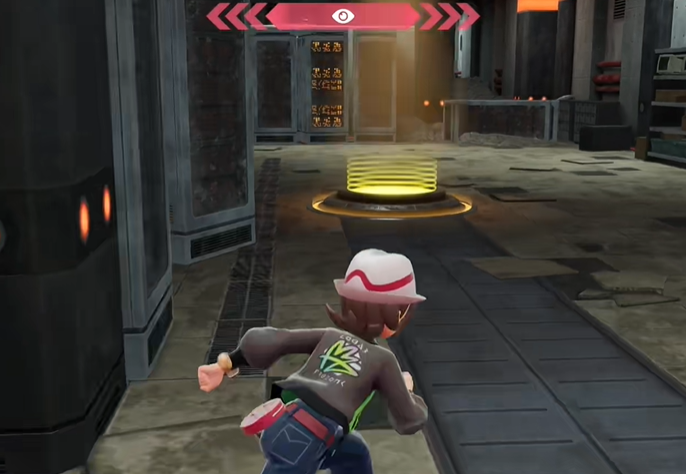Click the eye detection indicator
This screenshot has height=474, width=686.
(x=343, y=16)
